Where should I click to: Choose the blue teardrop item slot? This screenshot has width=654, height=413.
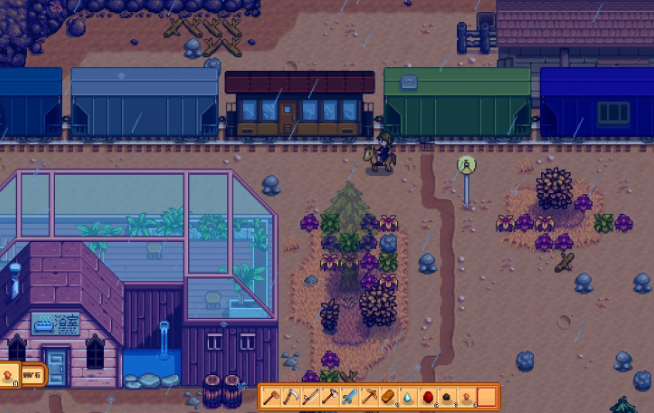coord(407,397)
